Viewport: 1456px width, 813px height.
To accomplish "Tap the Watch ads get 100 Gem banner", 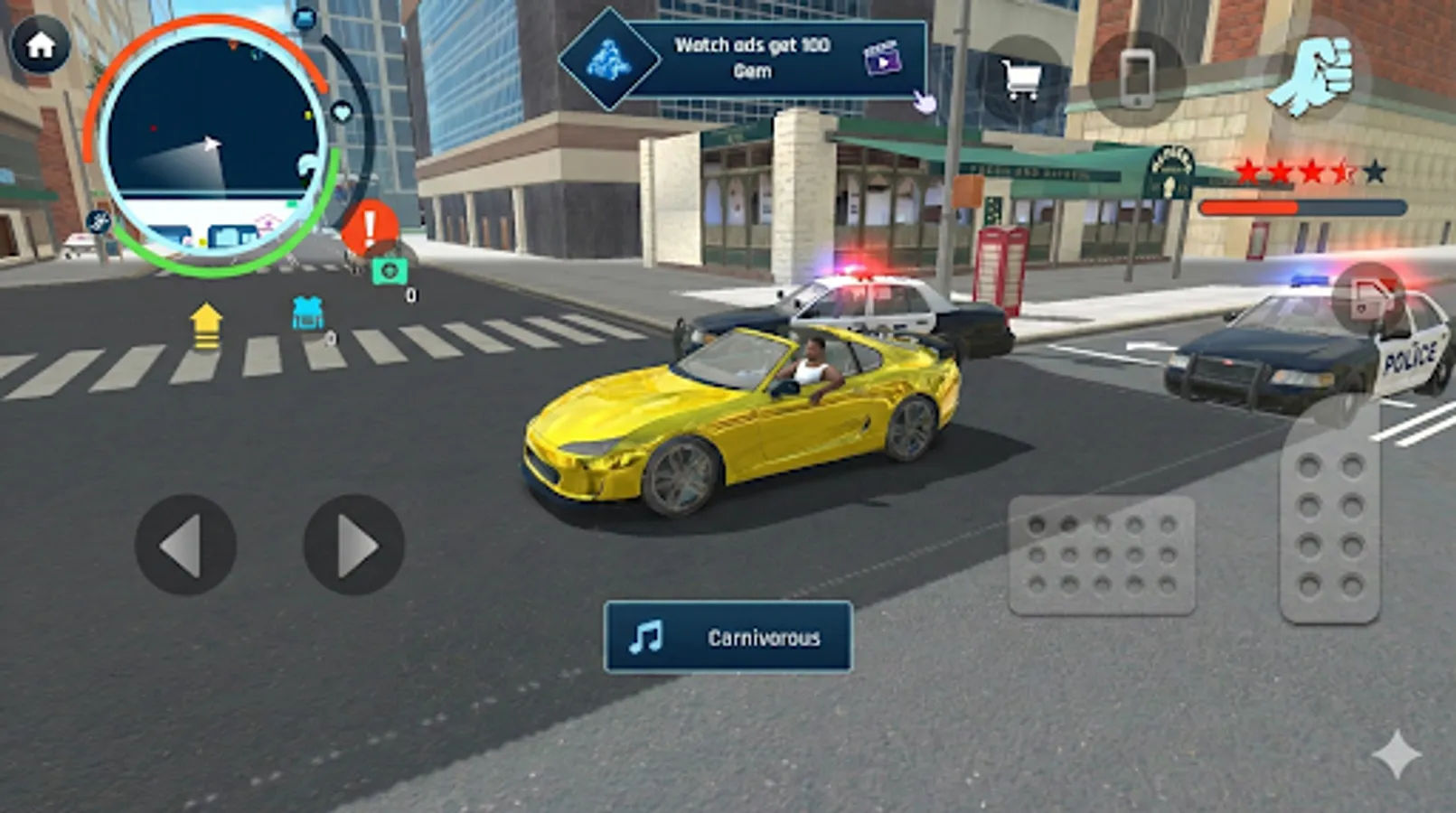I will click(753, 54).
